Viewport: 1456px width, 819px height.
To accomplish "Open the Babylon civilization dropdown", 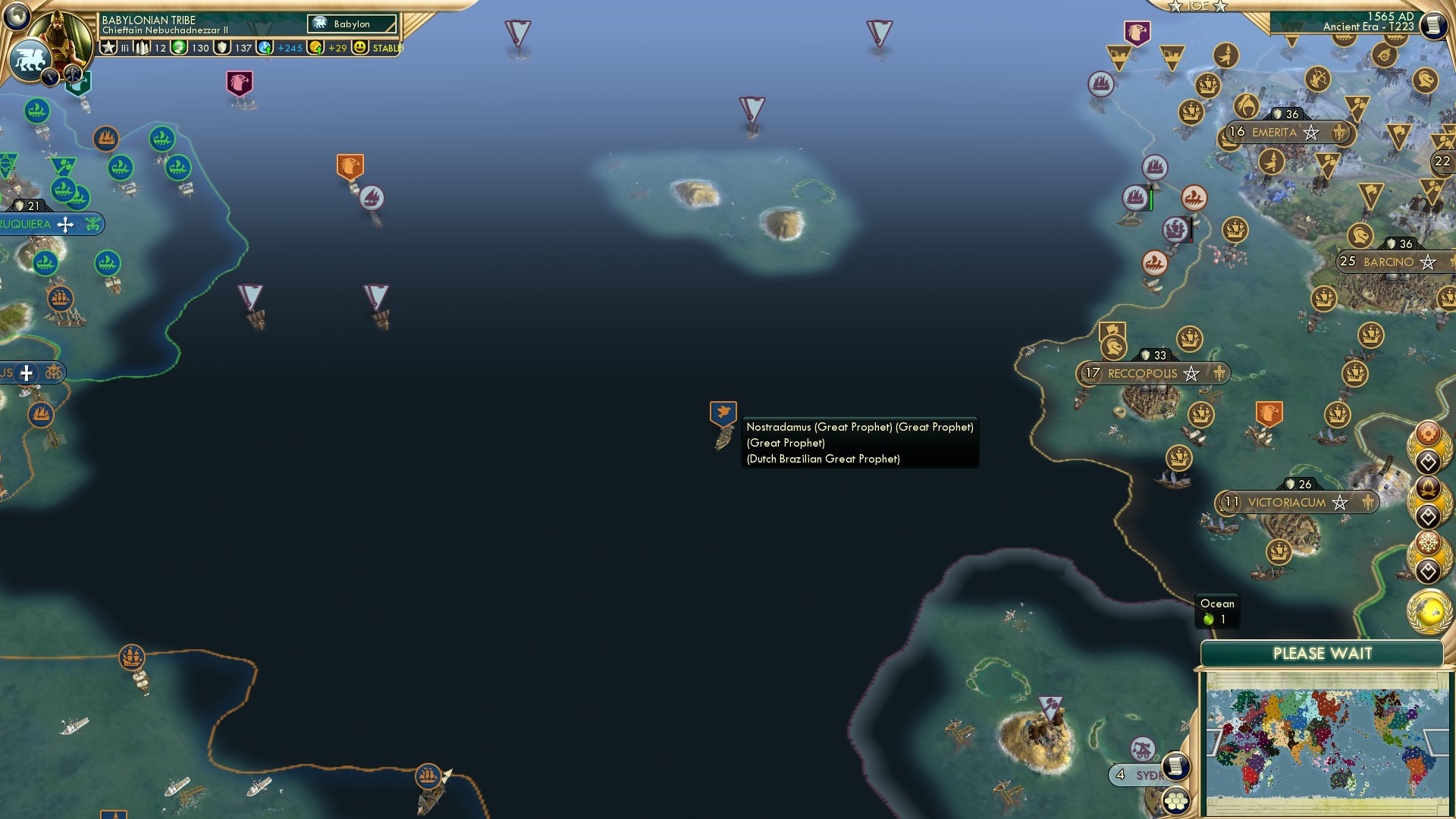I will pyautogui.click(x=350, y=24).
